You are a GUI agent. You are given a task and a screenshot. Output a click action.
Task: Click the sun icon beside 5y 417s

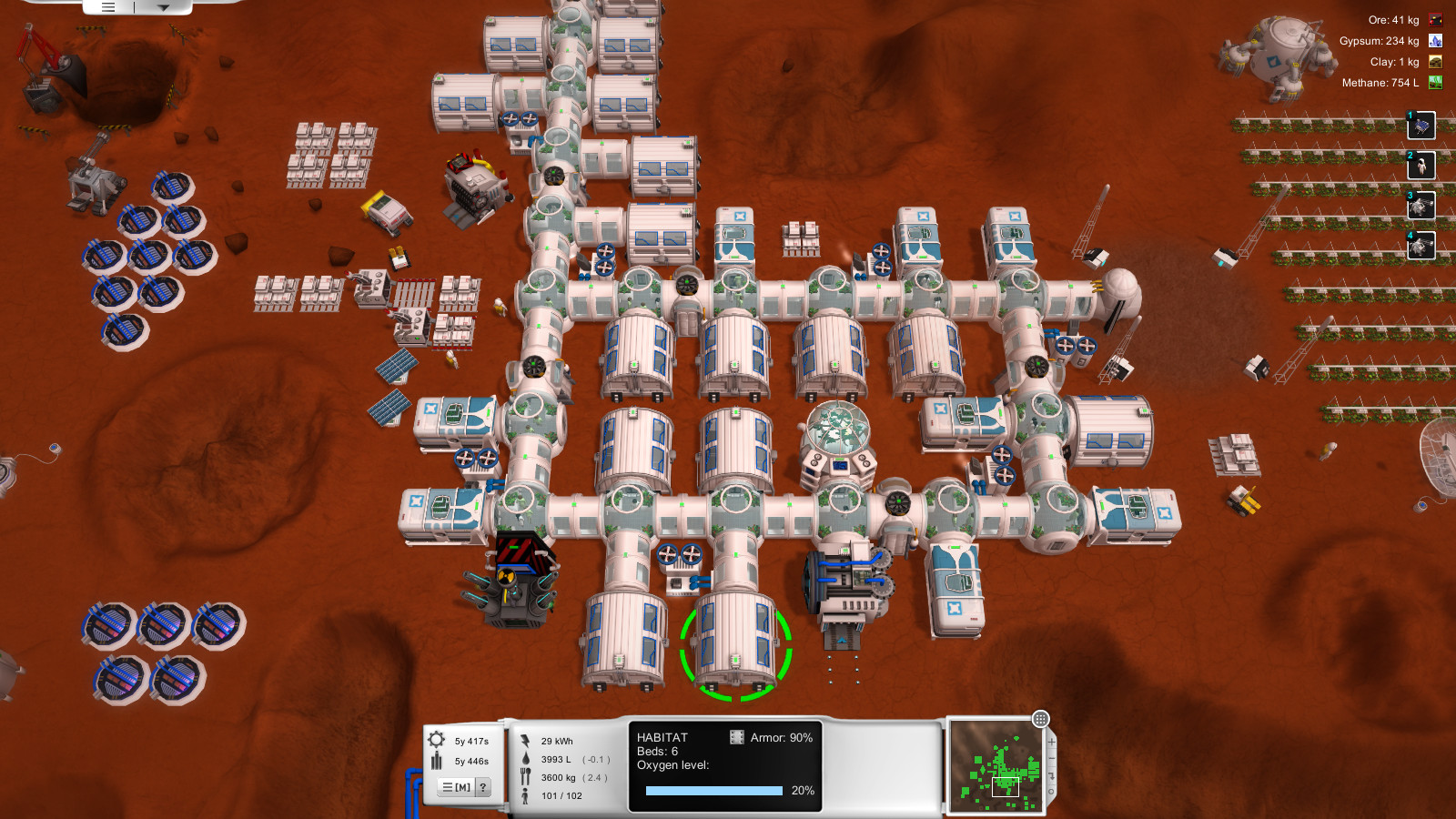tap(435, 740)
